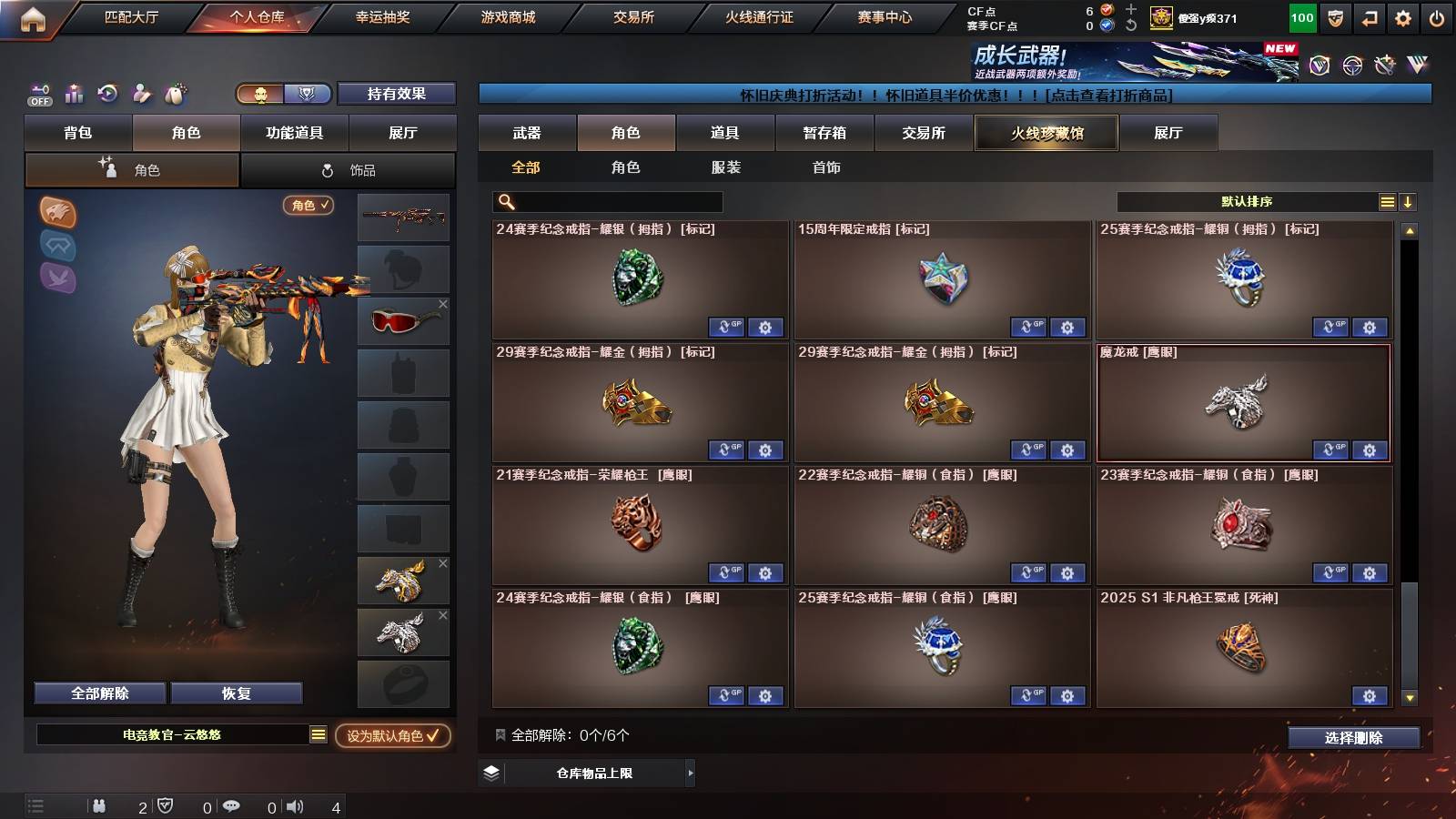Click the speaker volume icon in the bottom status bar
Screen dimensions: 1456x819
click(293, 805)
